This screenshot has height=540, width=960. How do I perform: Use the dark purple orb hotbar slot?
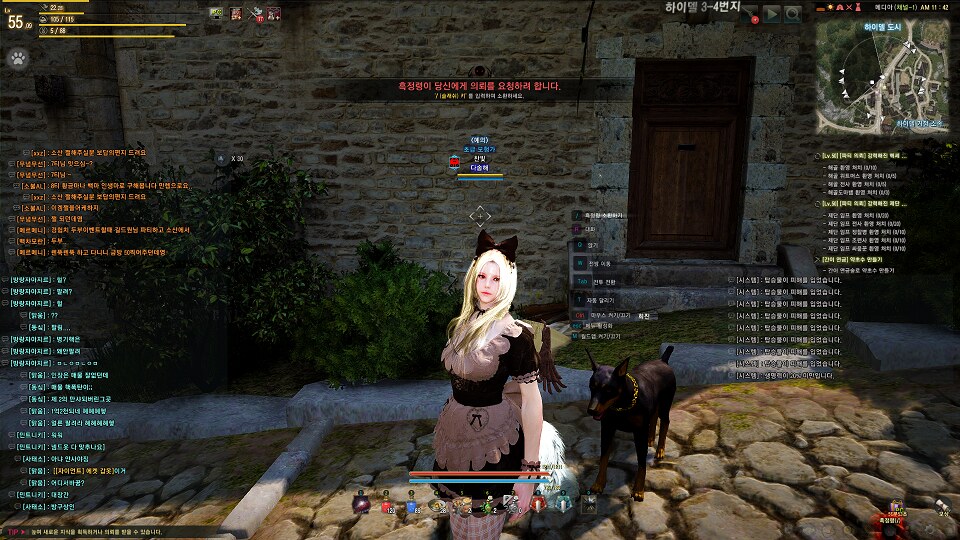362,506
